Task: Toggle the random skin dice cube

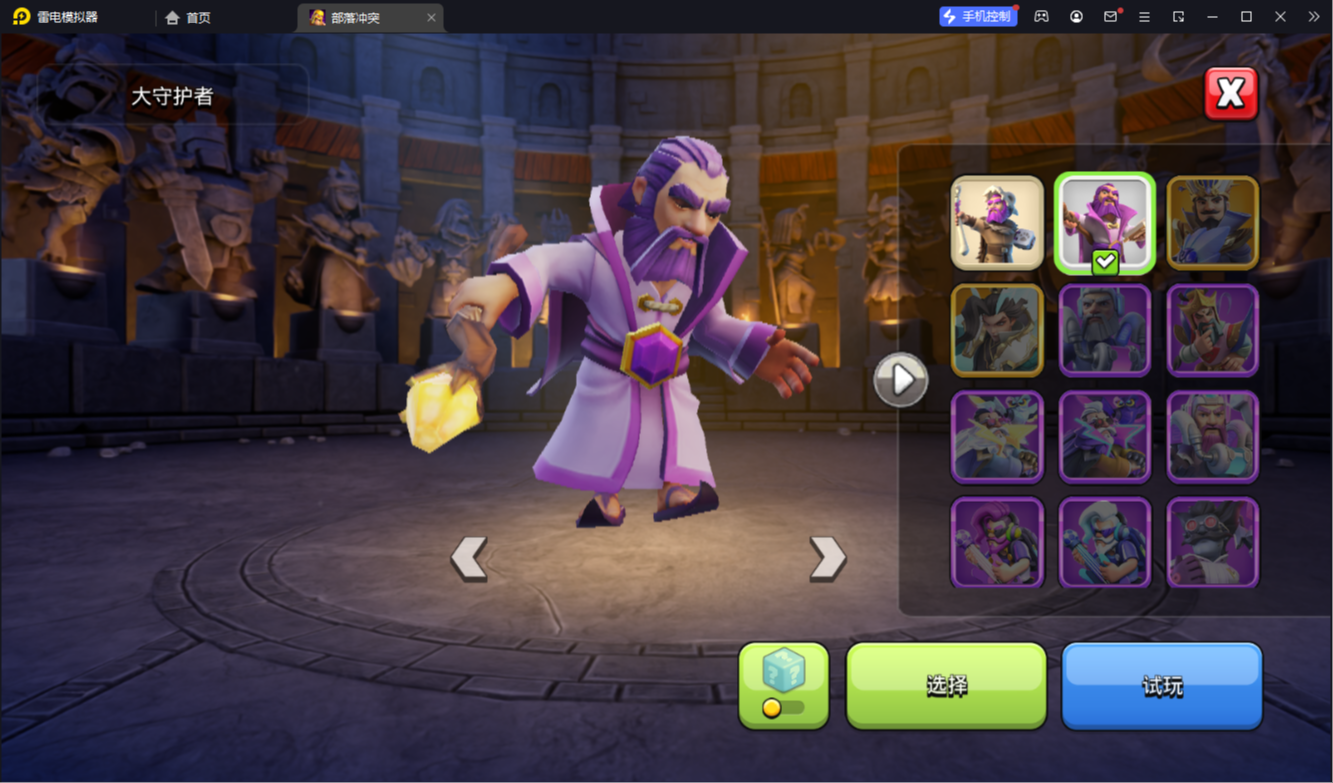Action: click(x=783, y=685)
